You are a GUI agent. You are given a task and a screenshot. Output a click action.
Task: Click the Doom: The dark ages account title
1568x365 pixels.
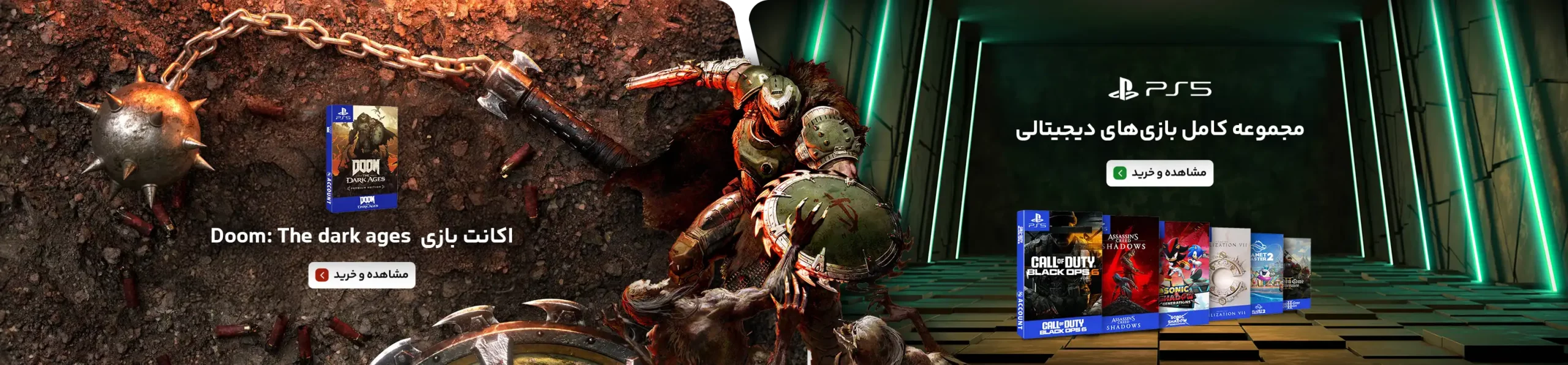pyautogui.click(x=361, y=236)
